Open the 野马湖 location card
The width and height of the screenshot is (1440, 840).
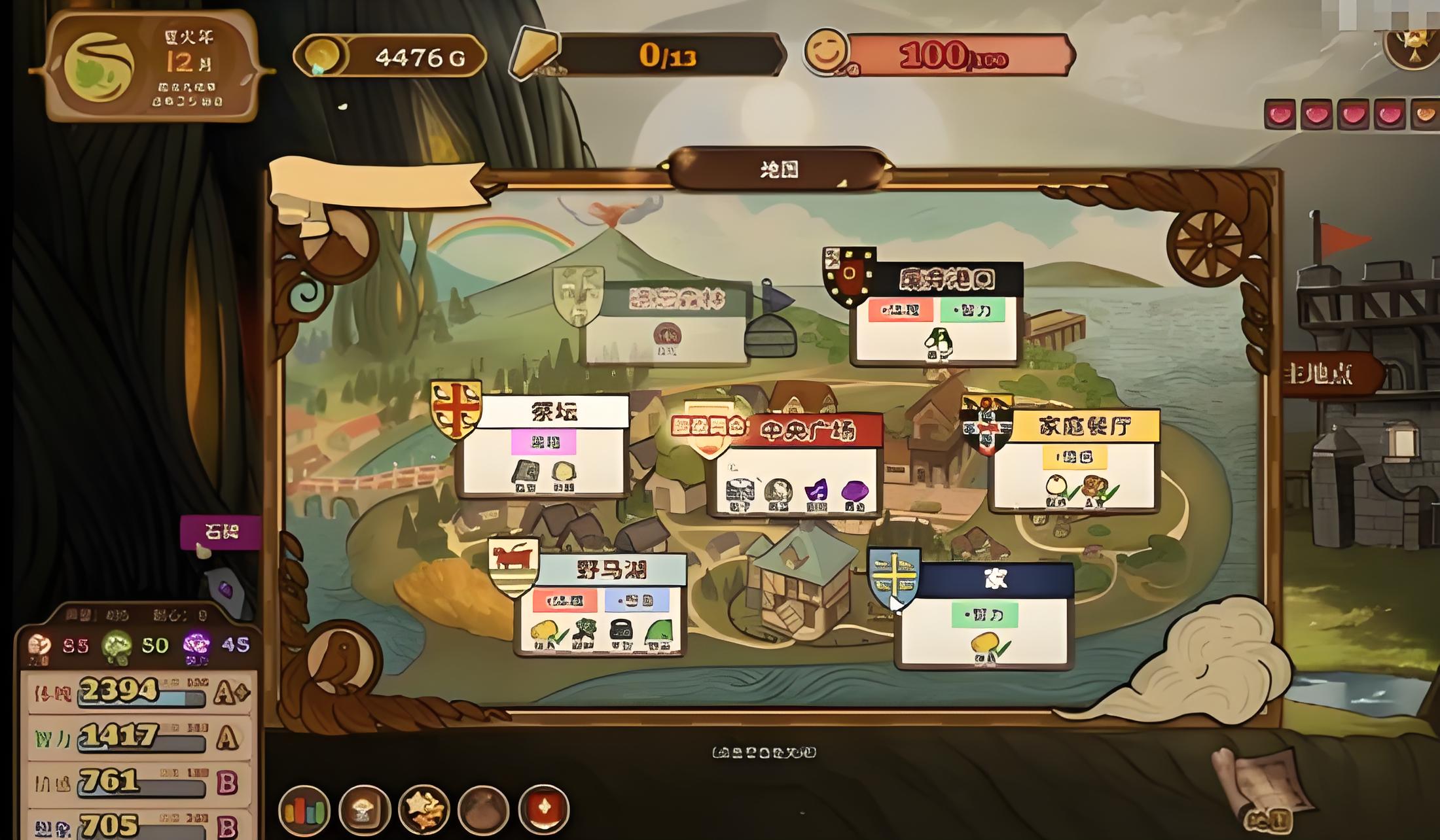click(600, 604)
